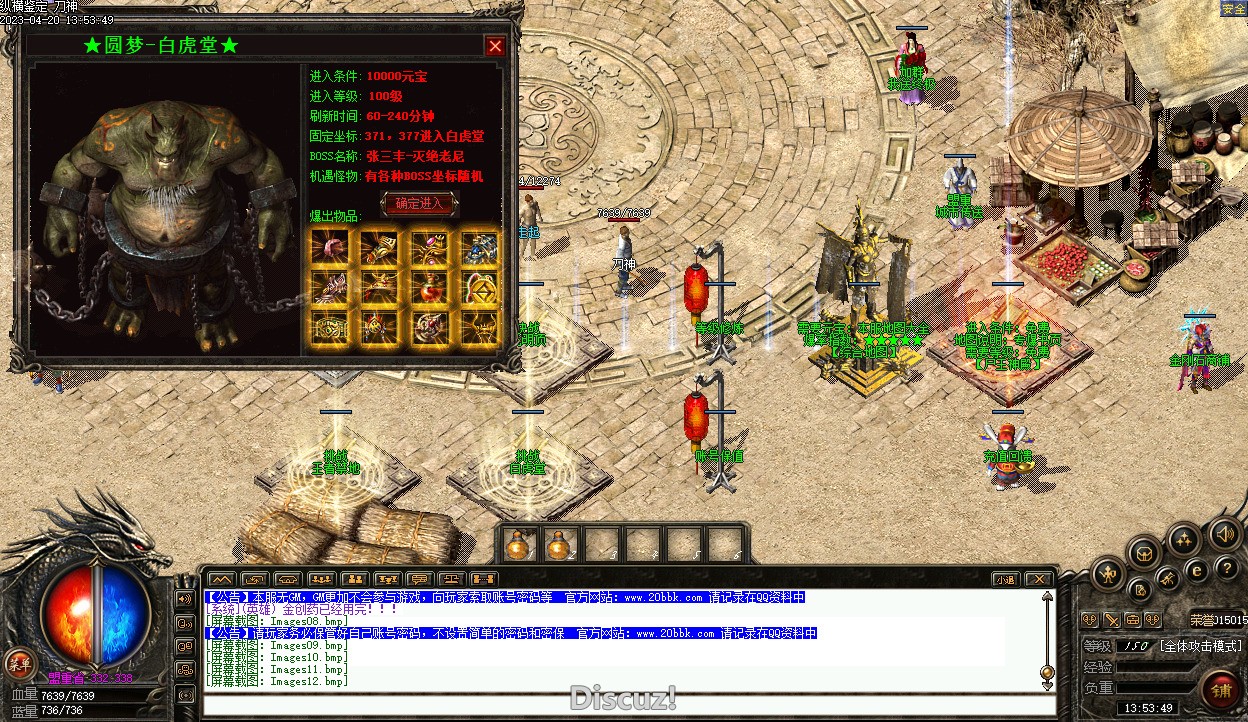
Task: Open the 铺 shop button
Action: [1221, 690]
